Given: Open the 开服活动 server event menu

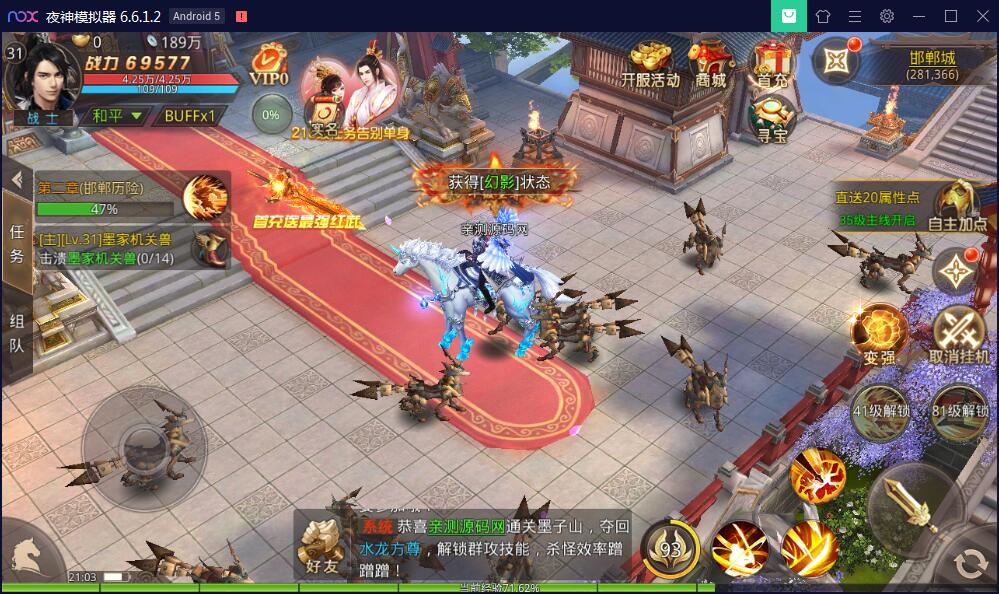Looking at the screenshot, I should (649, 64).
